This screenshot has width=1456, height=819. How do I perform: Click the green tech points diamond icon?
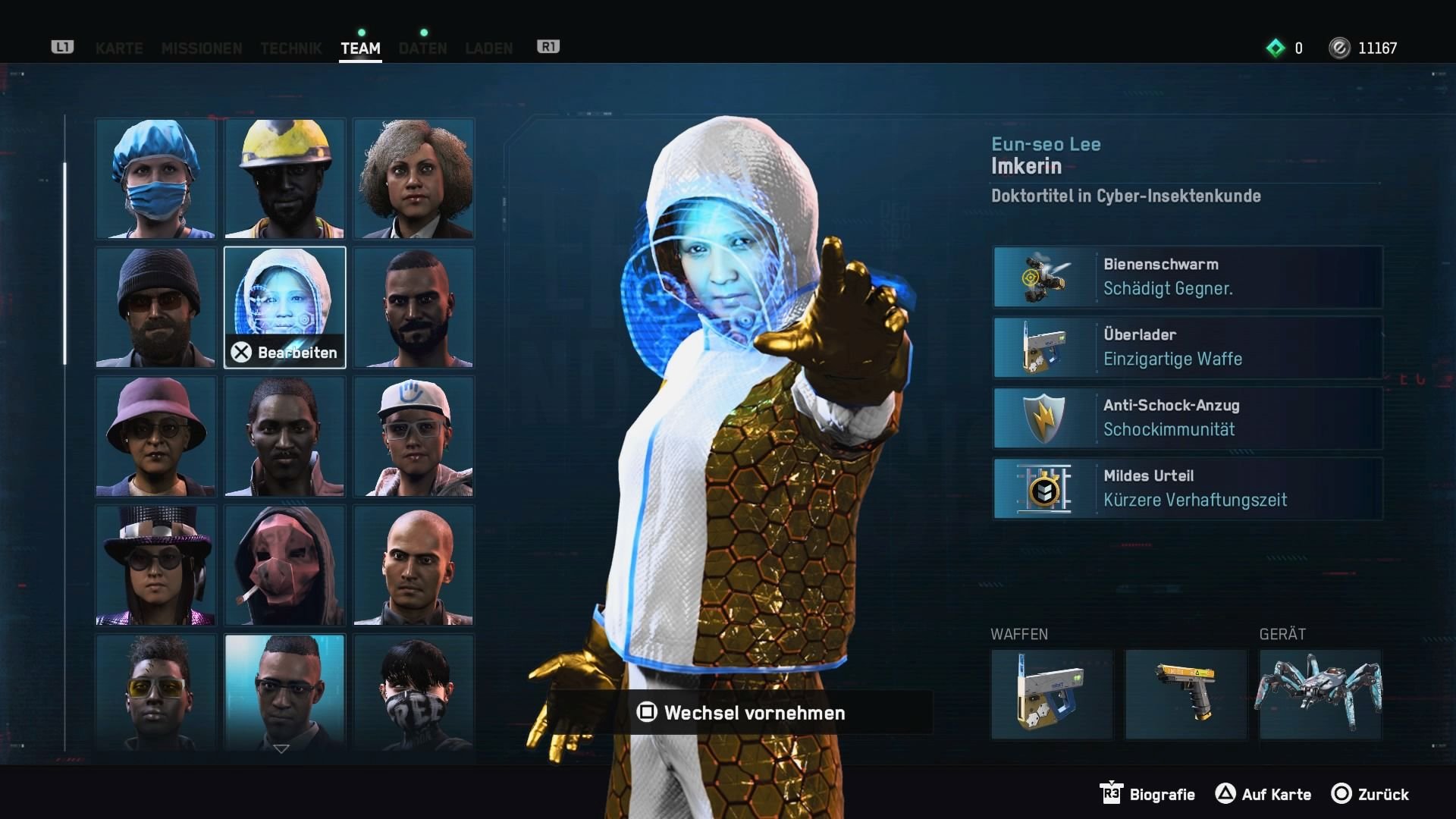[1276, 48]
